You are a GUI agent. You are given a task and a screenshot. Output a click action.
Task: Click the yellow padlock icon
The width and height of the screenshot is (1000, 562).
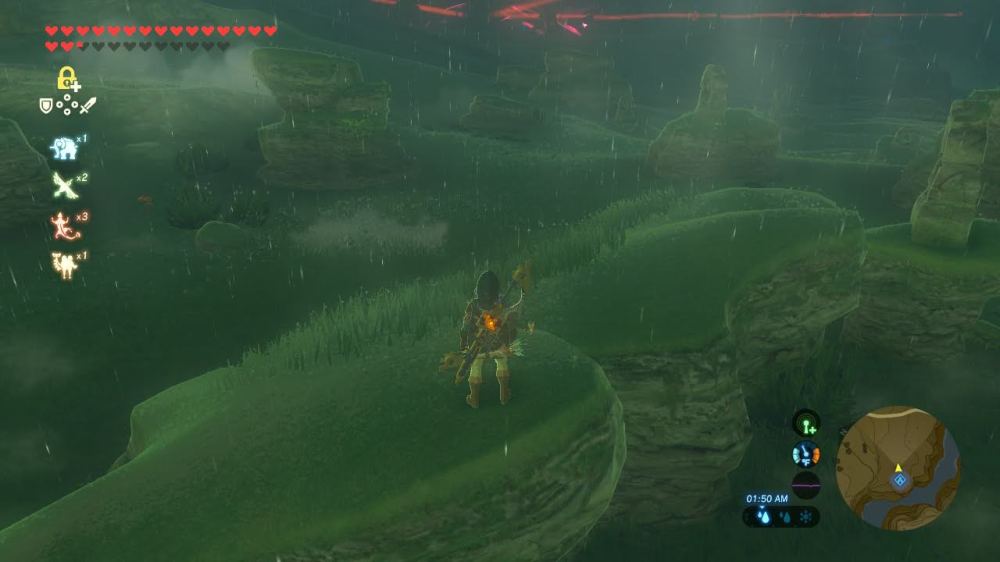(67, 79)
